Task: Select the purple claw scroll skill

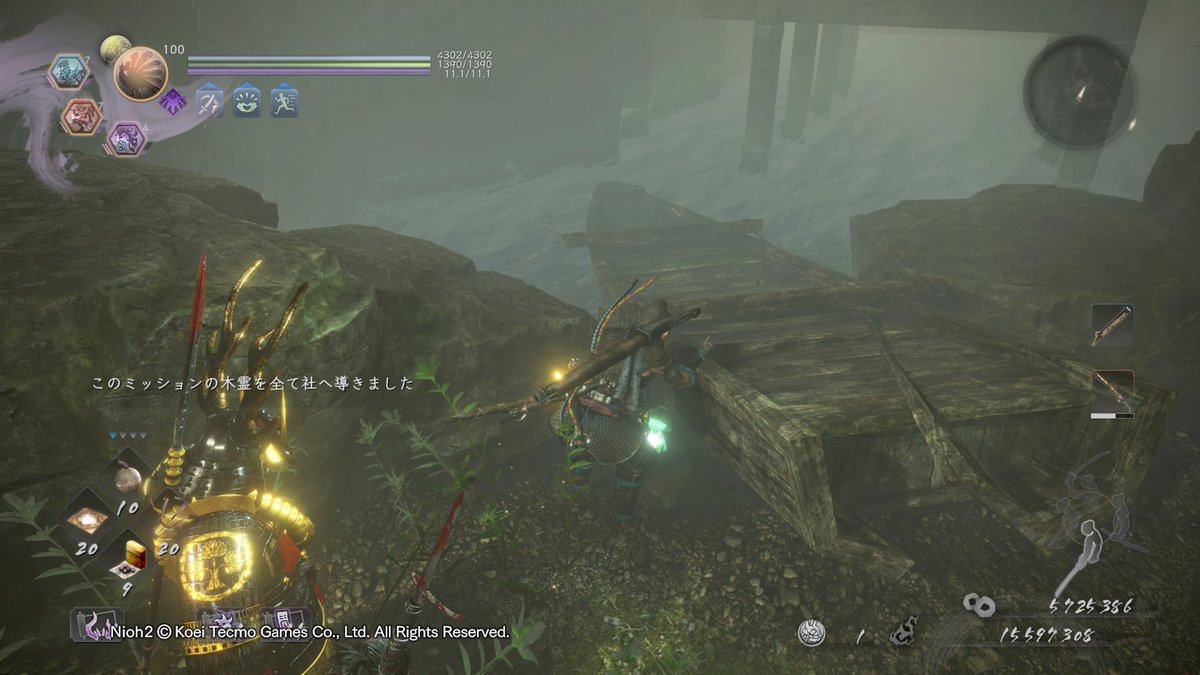Action: click(97, 624)
